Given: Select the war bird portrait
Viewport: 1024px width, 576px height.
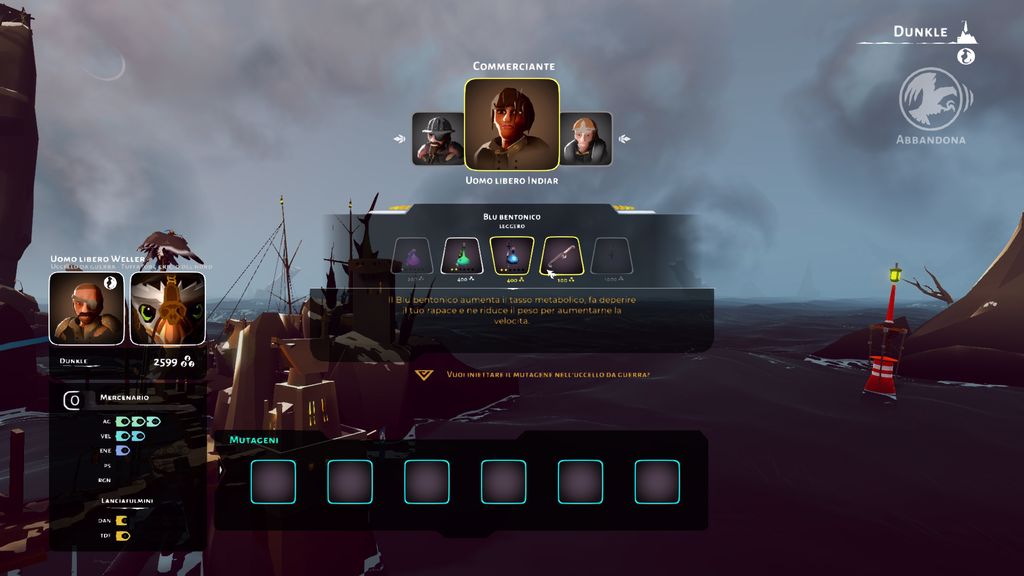Looking at the screenshot, I should [167, 309].
